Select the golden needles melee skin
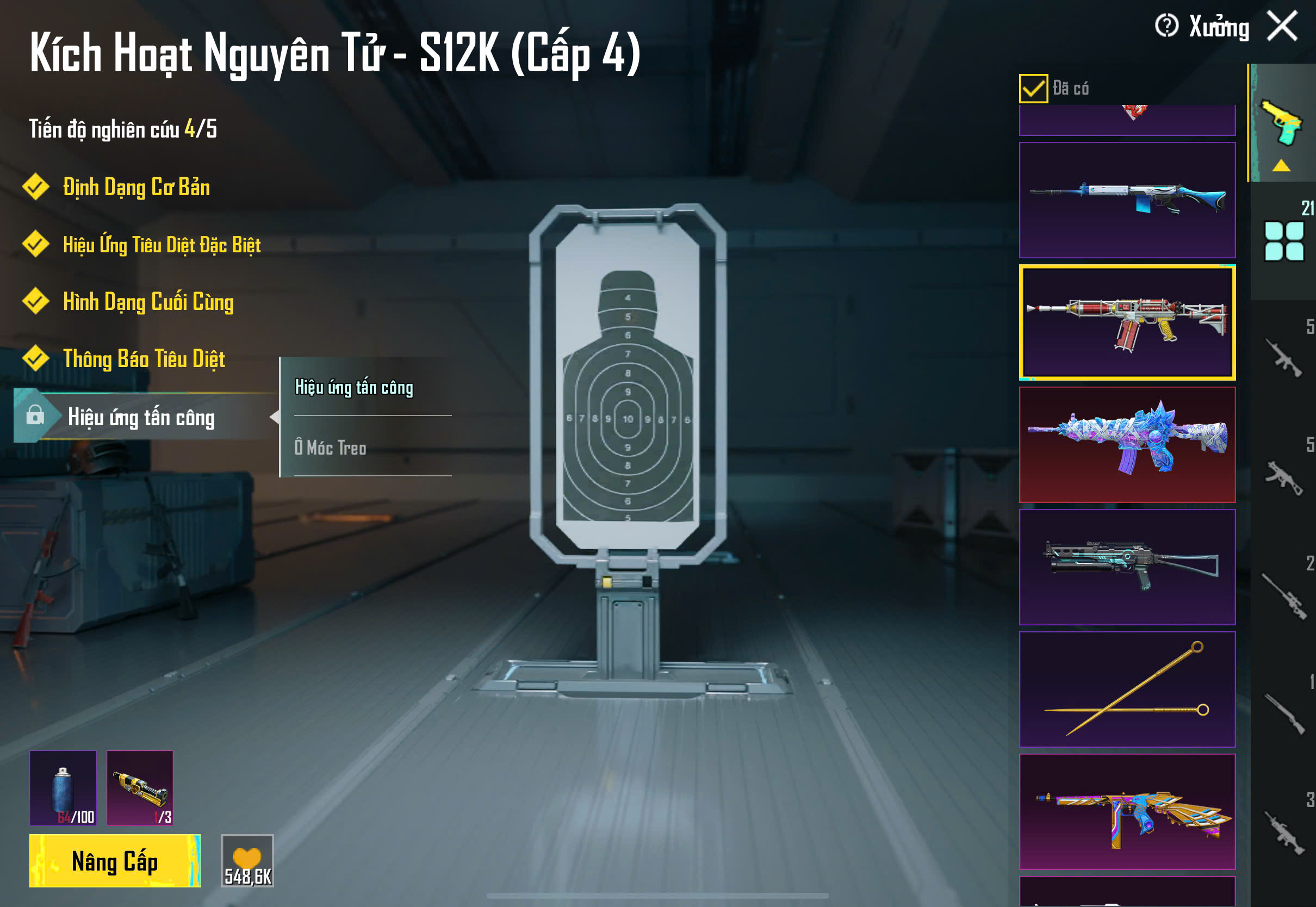 pos(1127,689)
